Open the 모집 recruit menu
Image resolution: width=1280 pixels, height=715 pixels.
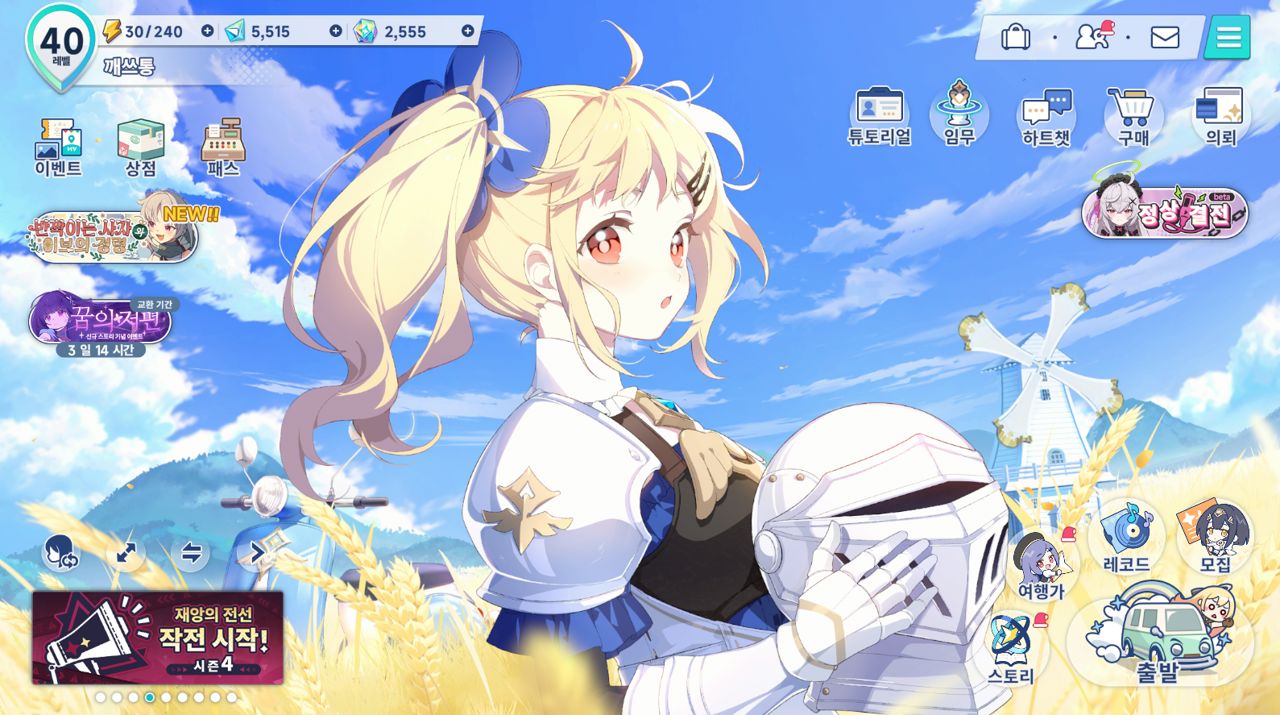(1215, 538)
